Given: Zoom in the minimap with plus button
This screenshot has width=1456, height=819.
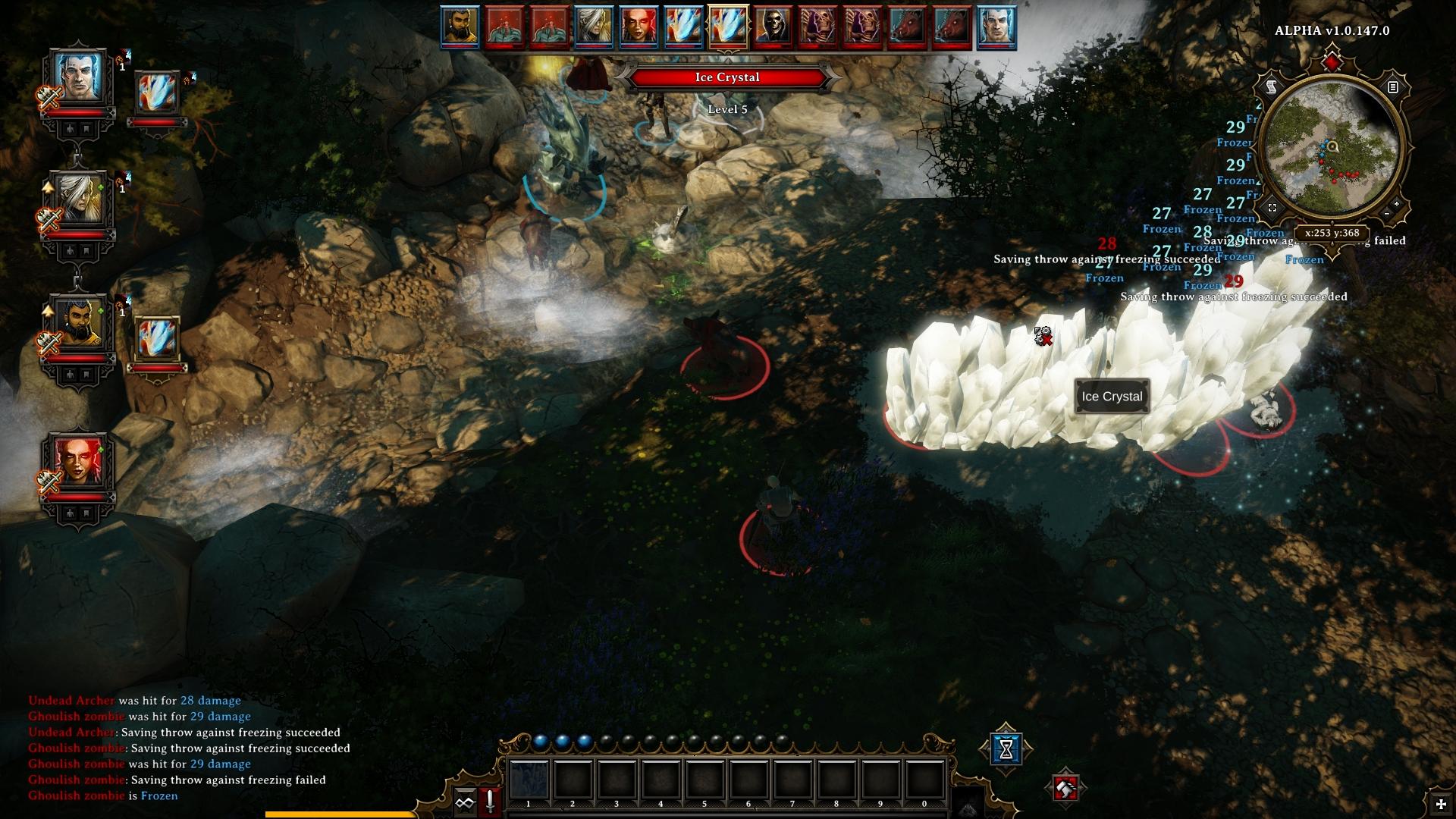Looking at the screenshot, I should coord(1397,205).
